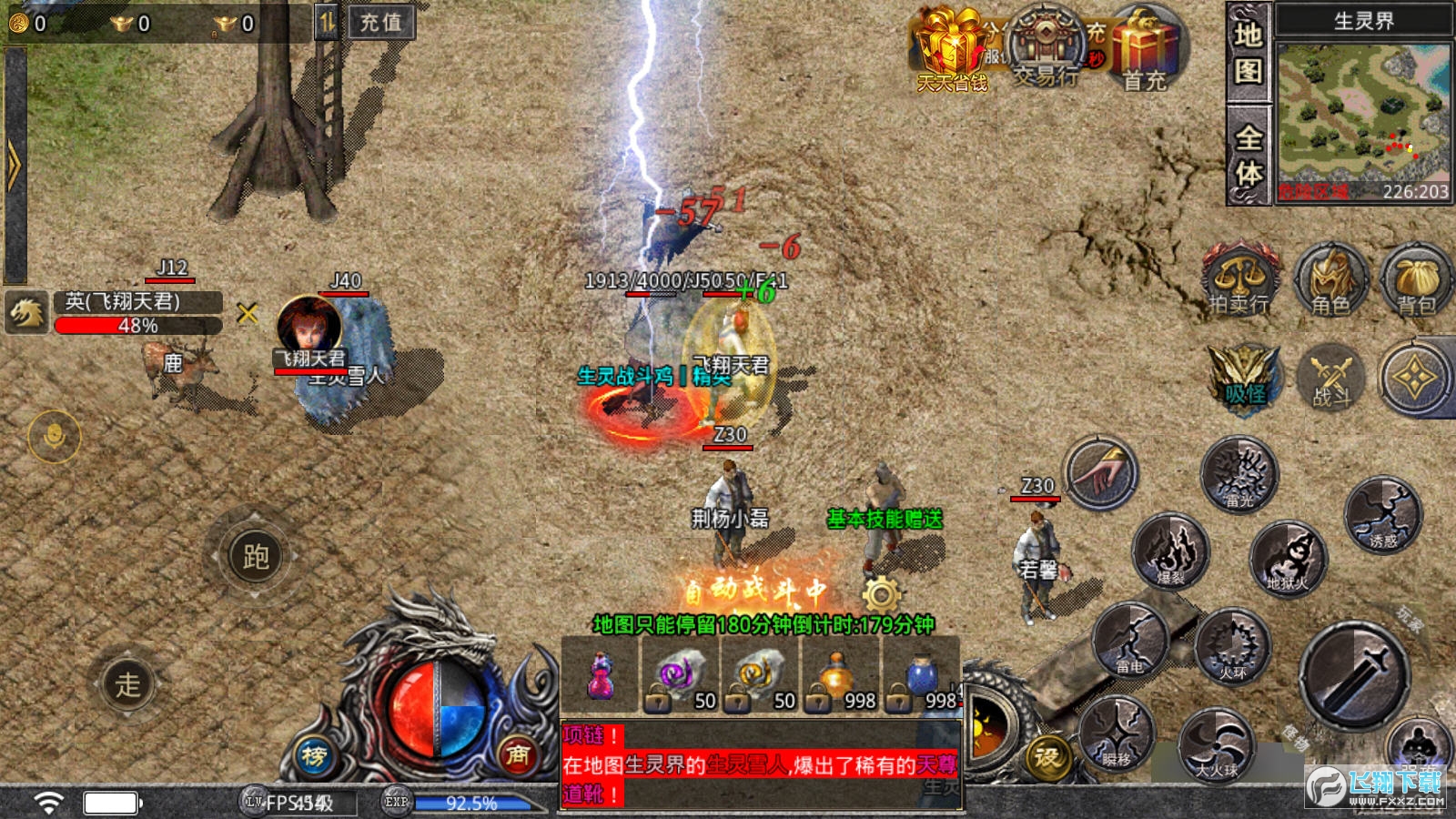Switch movement to 跑 run mode
This screenshot has width=1456, height=819.
point(255,556)
